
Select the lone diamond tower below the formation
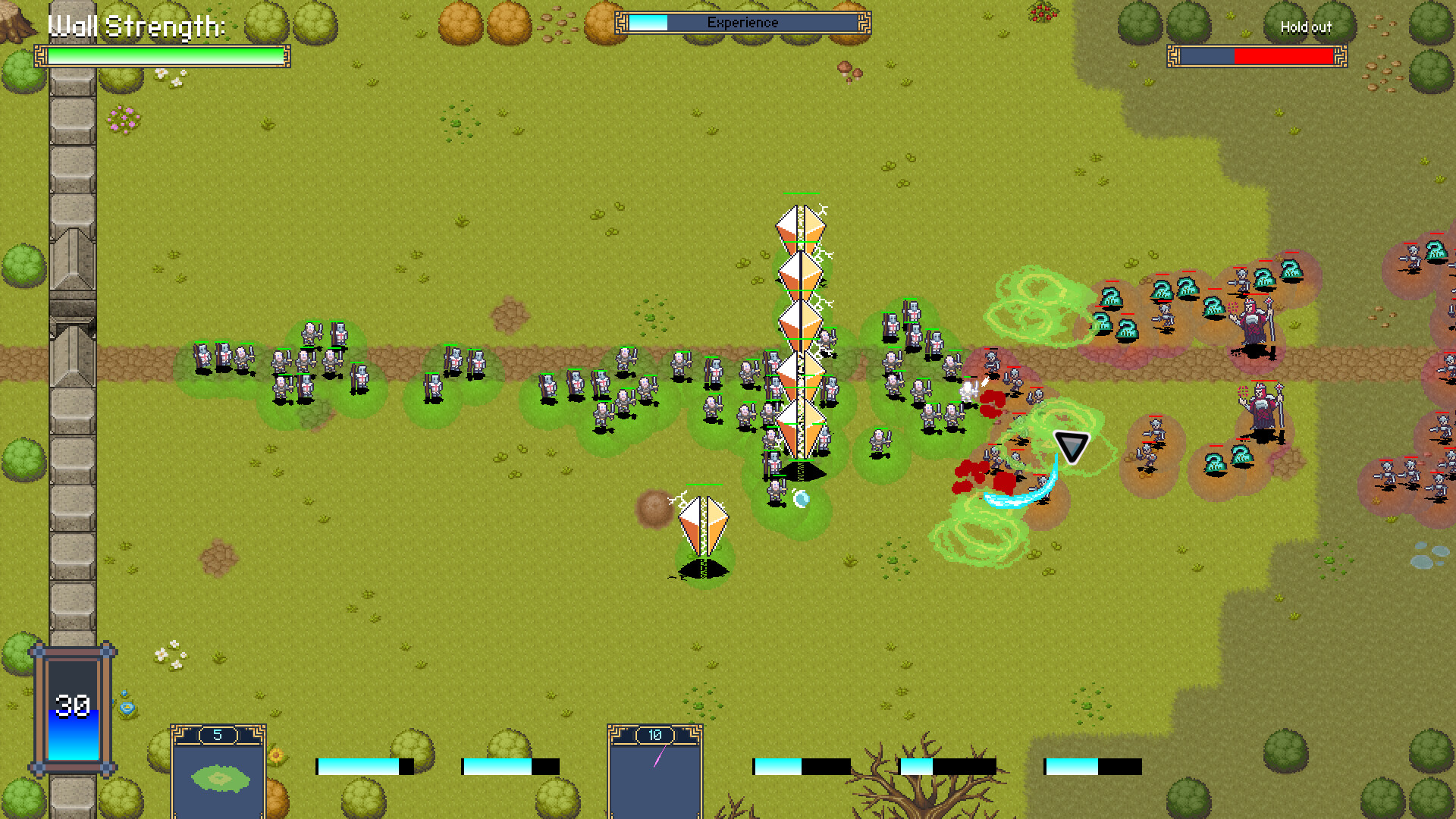pos(701,523)
